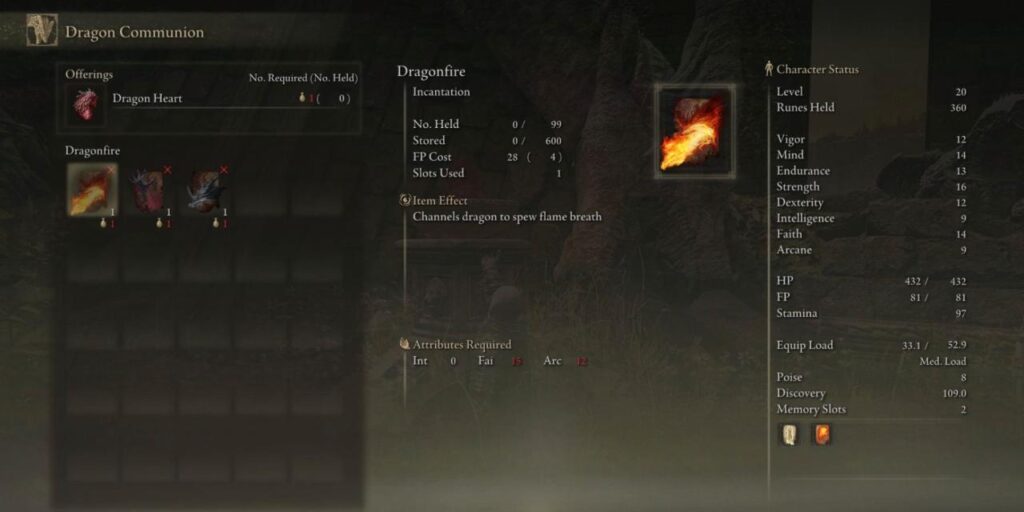Screen dimensions: 1024x512
Task: Pick the blue-winged dragon incantation slot
Action: pos(206,190)
